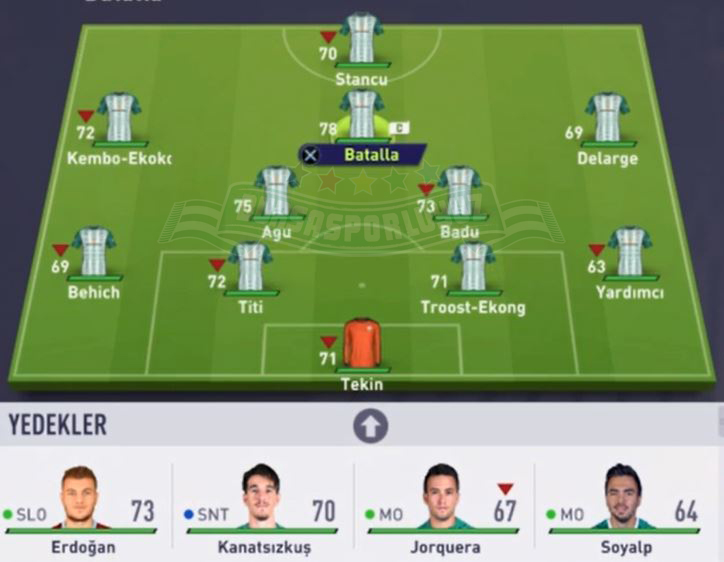This screenshot has height=562, width=724.
Task: Select left back Behich
Action: 94,252
